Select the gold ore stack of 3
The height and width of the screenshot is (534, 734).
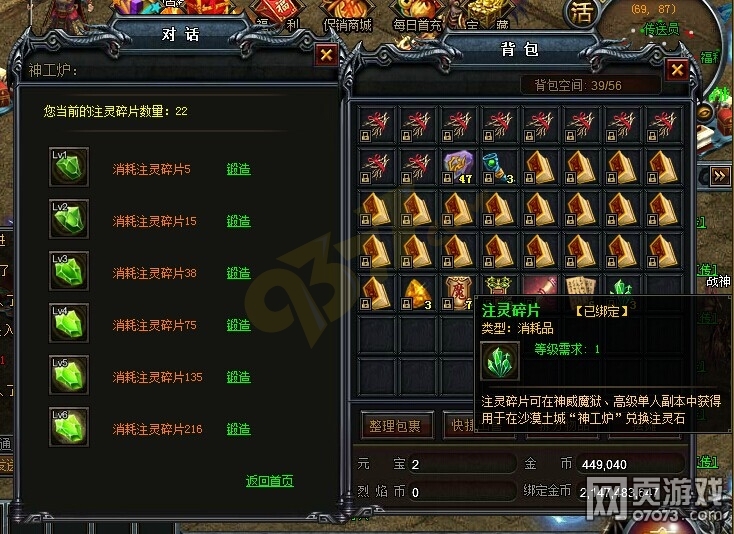417,292
